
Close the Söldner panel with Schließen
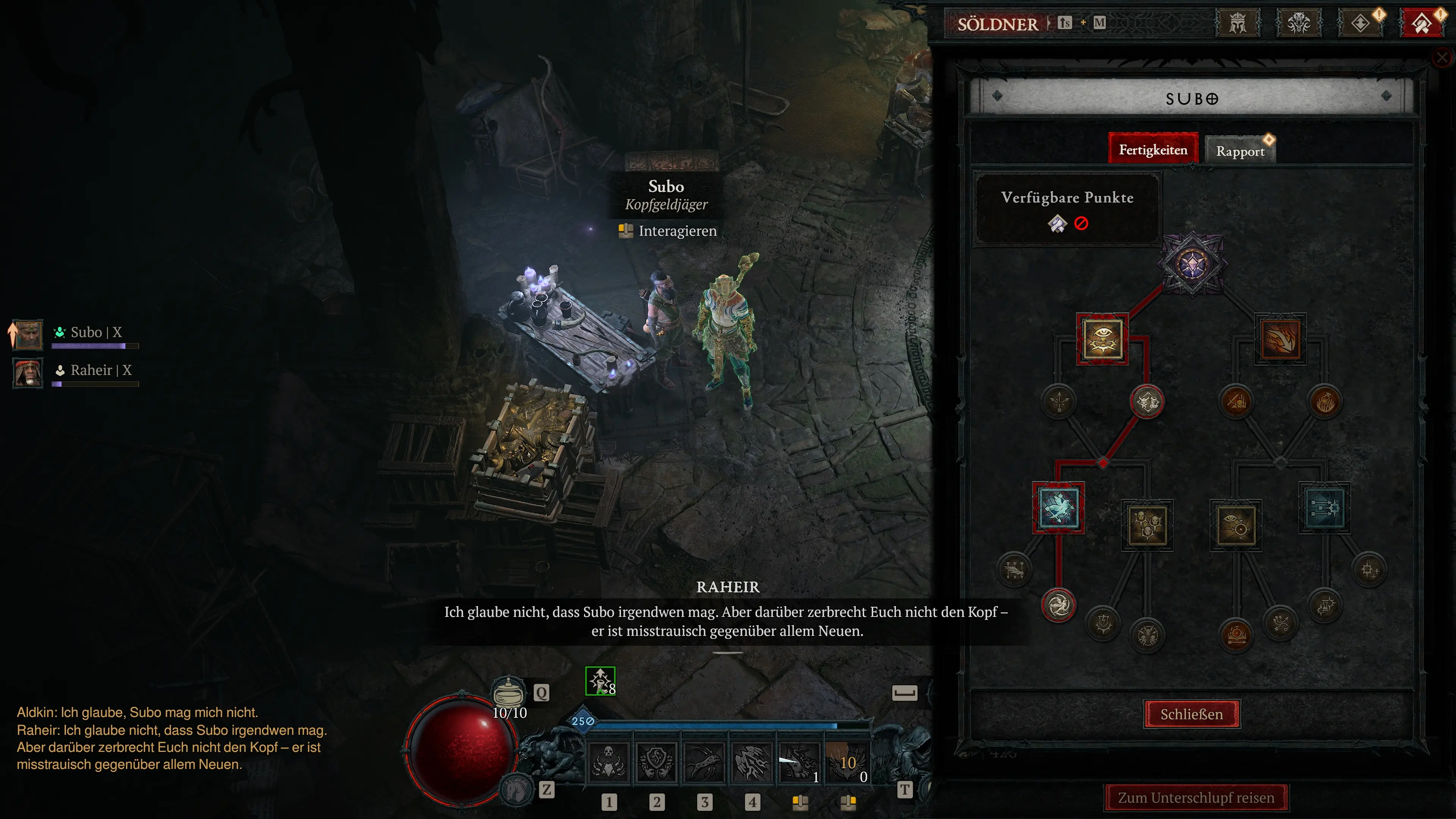pyautogui.click(x=1191, y=714)
